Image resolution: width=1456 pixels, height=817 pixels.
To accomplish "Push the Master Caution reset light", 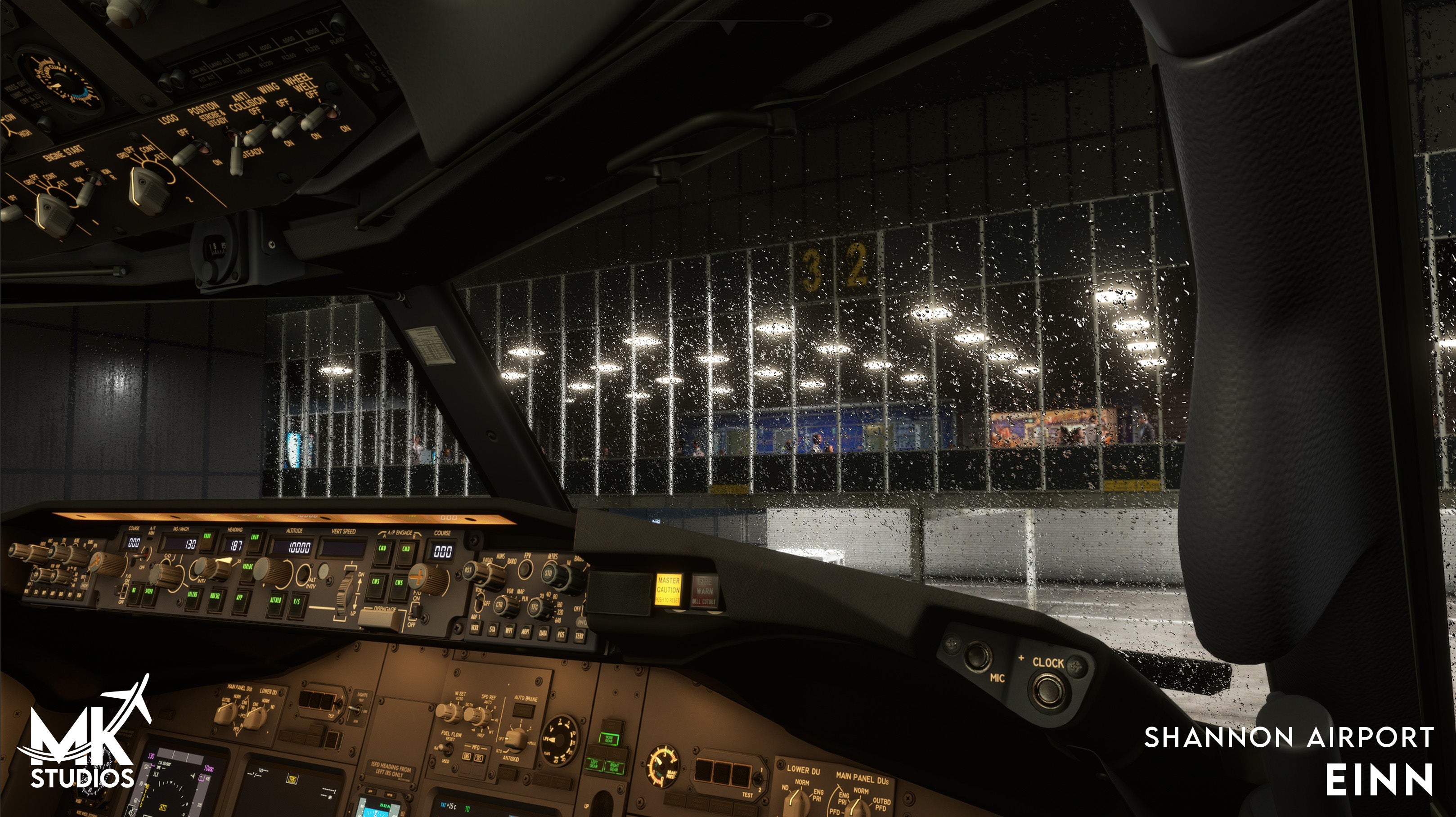I will (x=668, y=590).
